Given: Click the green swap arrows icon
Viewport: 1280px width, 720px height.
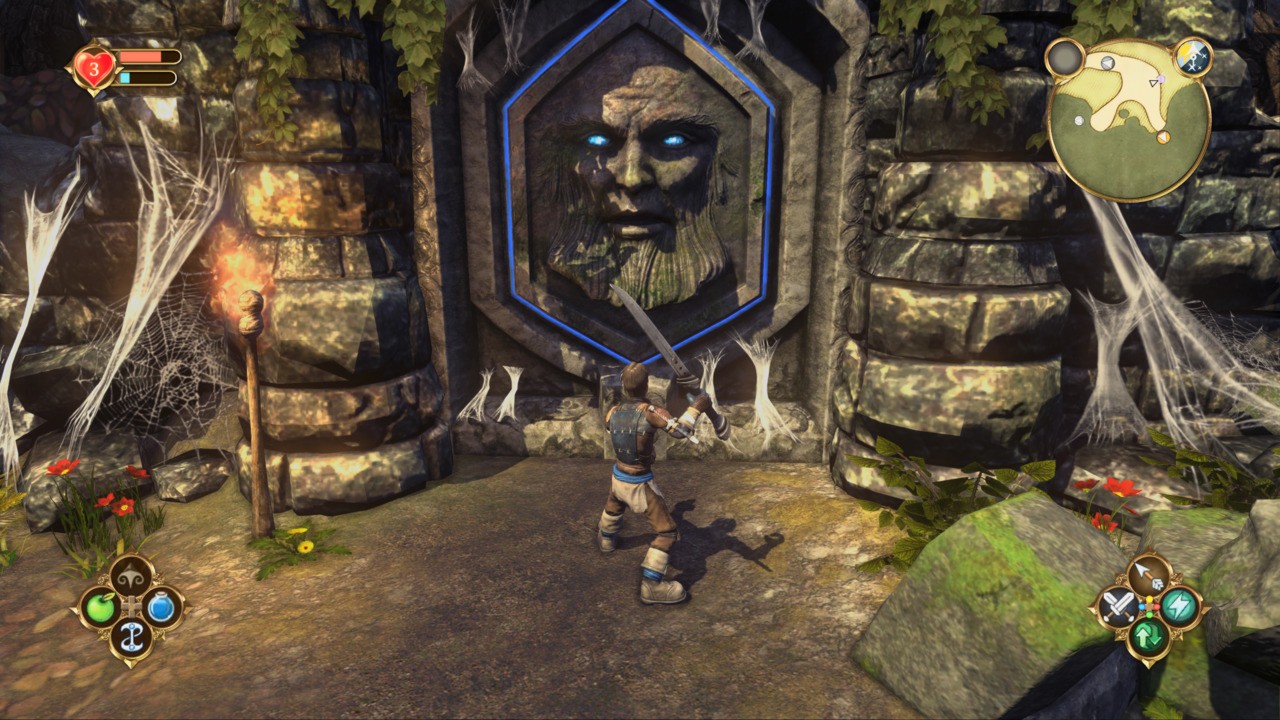Looking at the screenshot, I should tap(1149, 638).
